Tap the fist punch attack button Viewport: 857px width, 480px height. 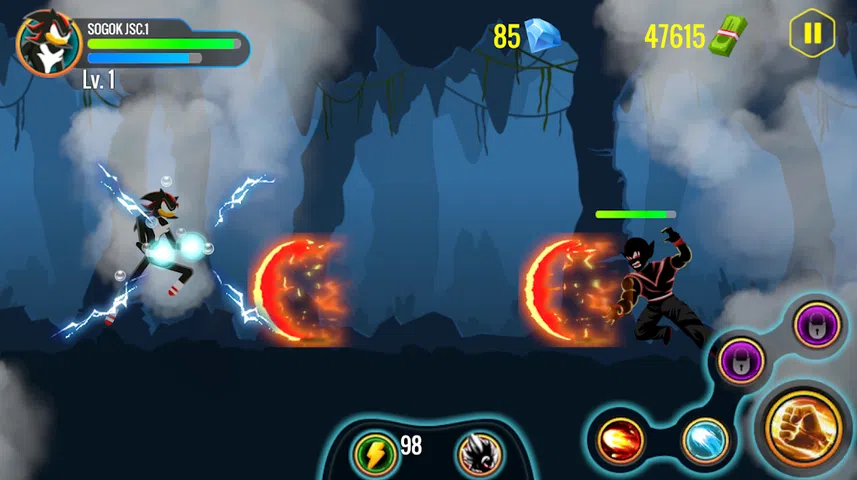pos(804,429)
